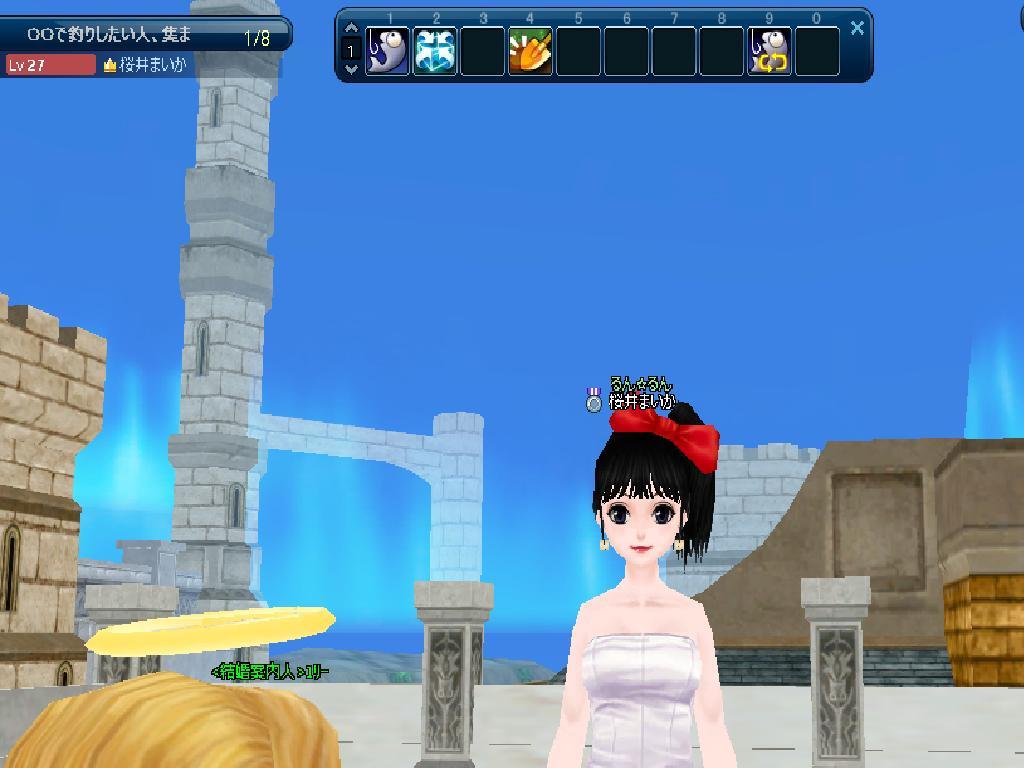Switch hotbar page down with bottom arrow

[351, 69]
